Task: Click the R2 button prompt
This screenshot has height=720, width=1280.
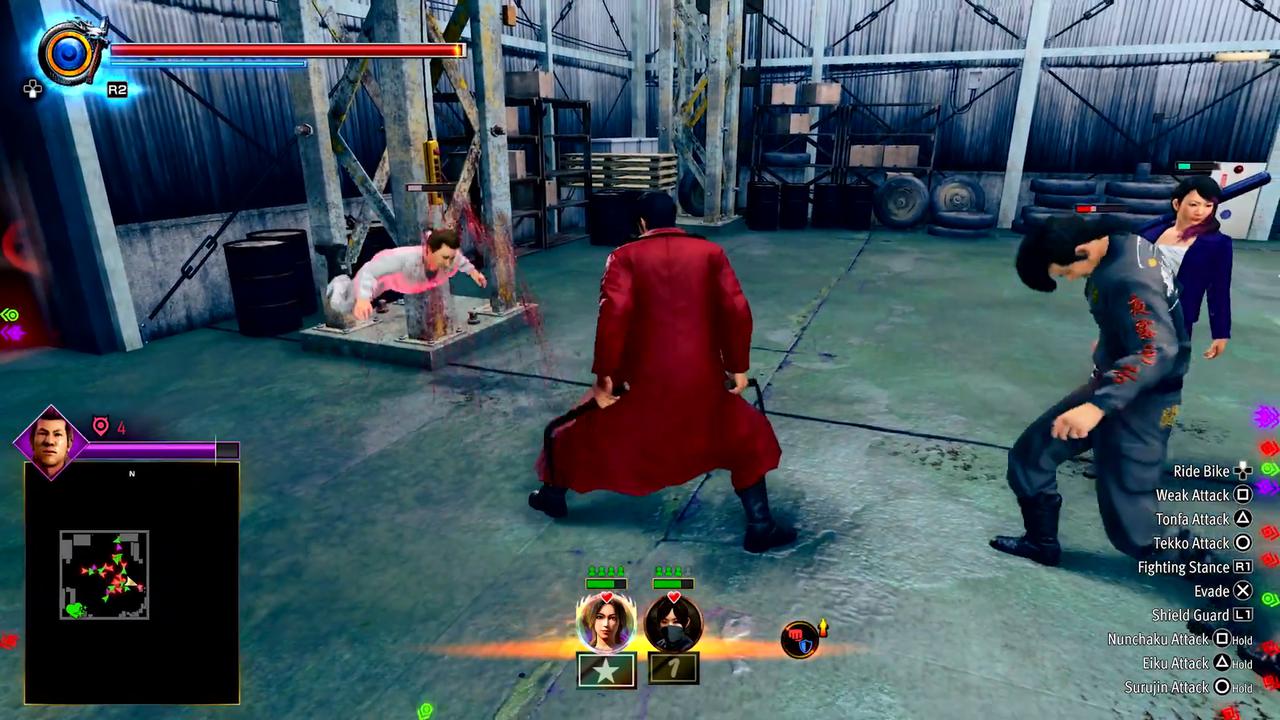Action: (117, 88)
